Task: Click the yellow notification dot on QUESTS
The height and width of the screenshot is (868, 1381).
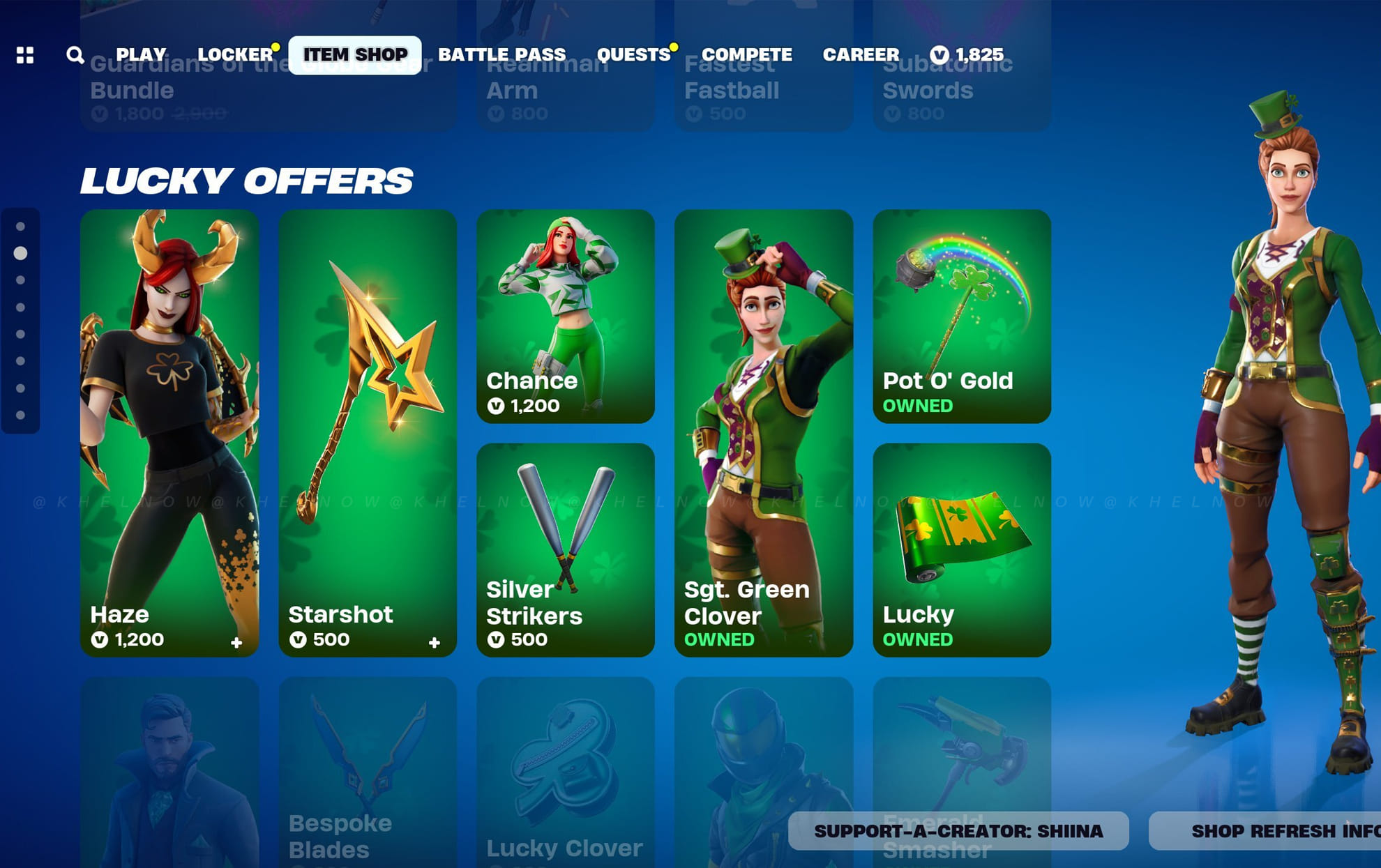Action: click(x=673, y=45)
